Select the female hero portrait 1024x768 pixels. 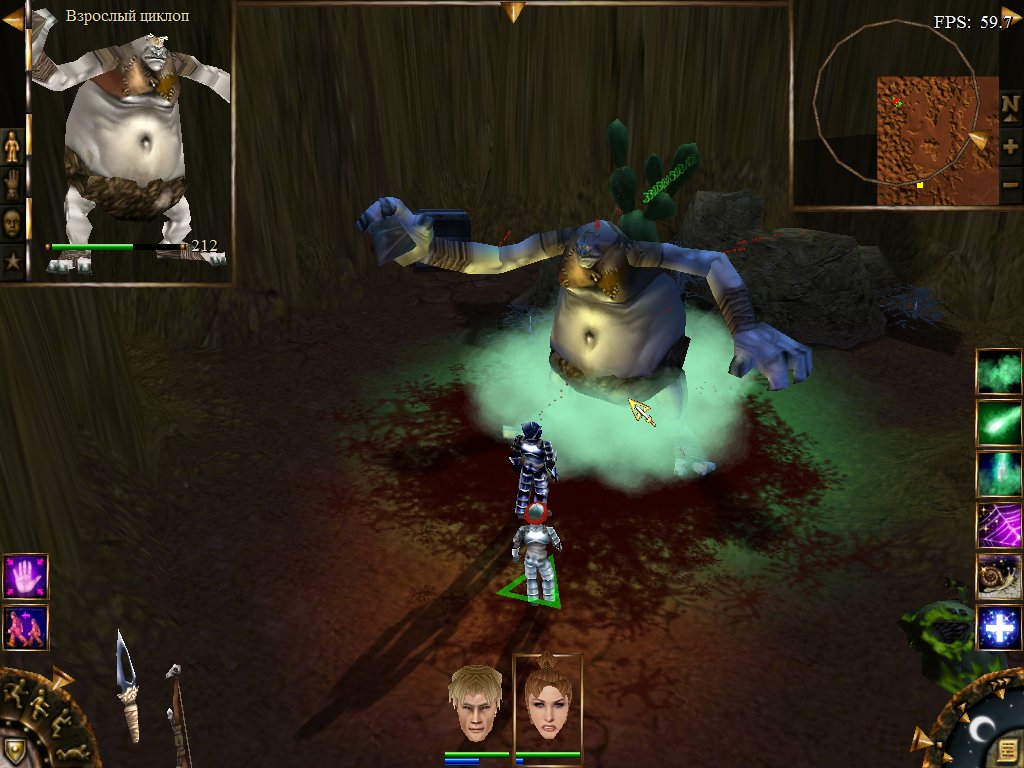pyautogui.click(x=547, y=705)
